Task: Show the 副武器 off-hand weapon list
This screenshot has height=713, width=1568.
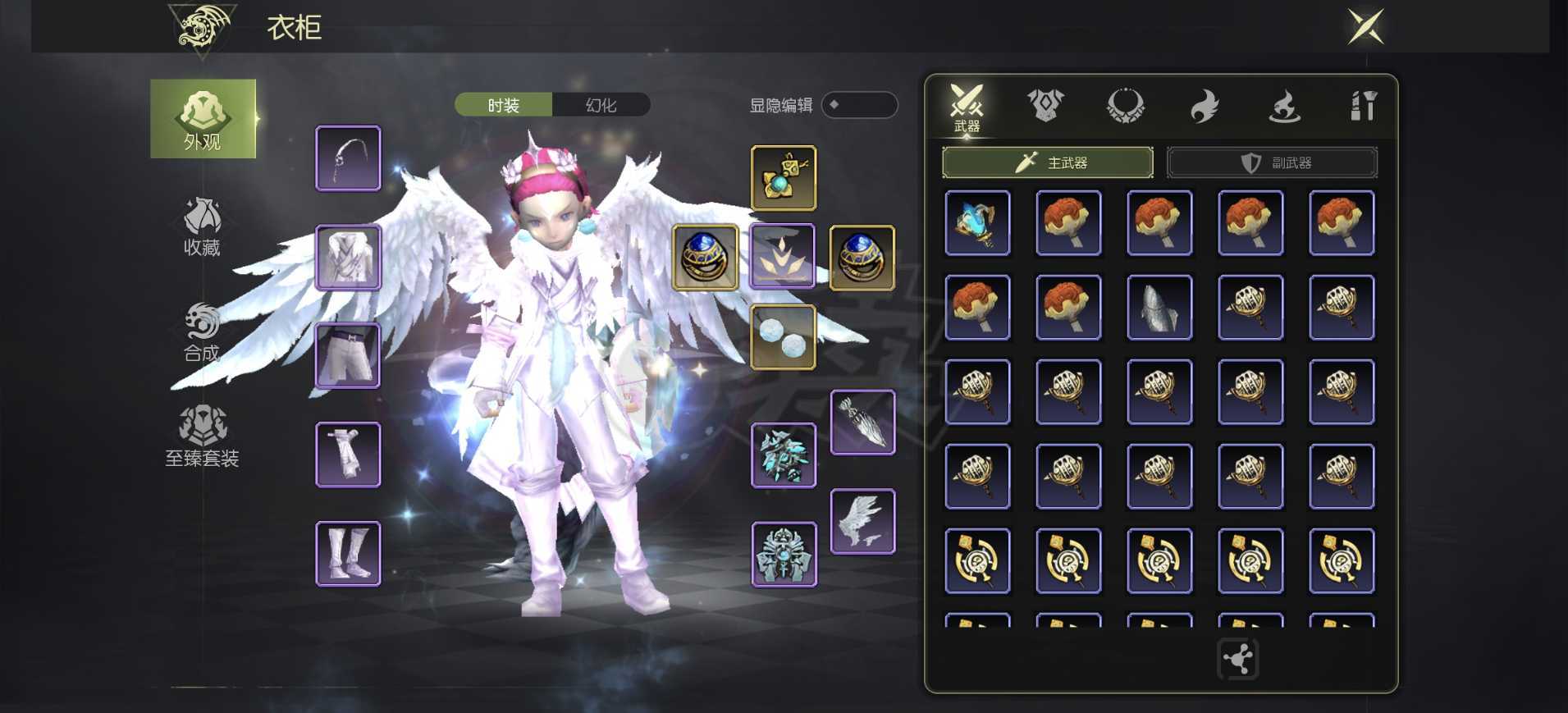Action: point(1272,162)
